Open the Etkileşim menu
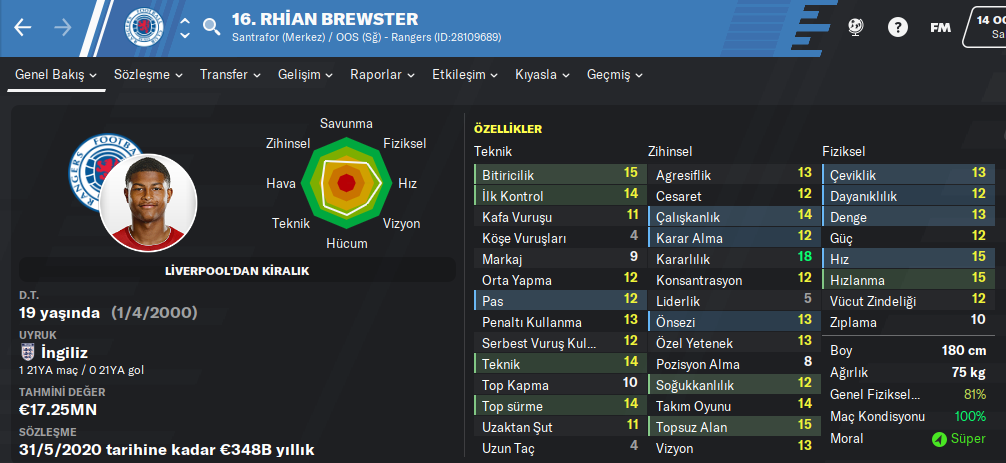This screenshot has width=1006, height=463. (x=465, y=75)
